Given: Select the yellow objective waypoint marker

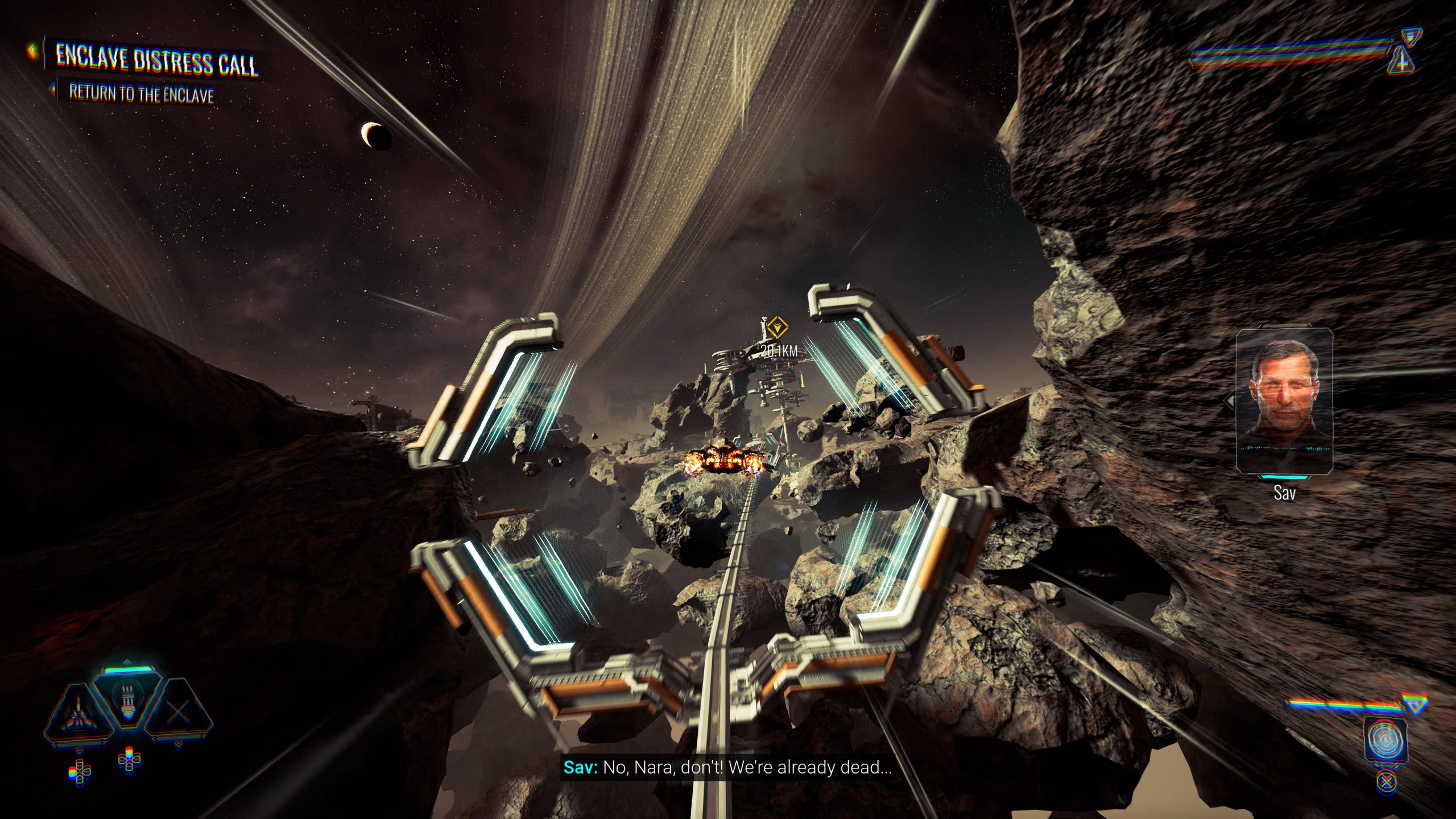Looking at the screenshot, I should [x=776, y=329].
